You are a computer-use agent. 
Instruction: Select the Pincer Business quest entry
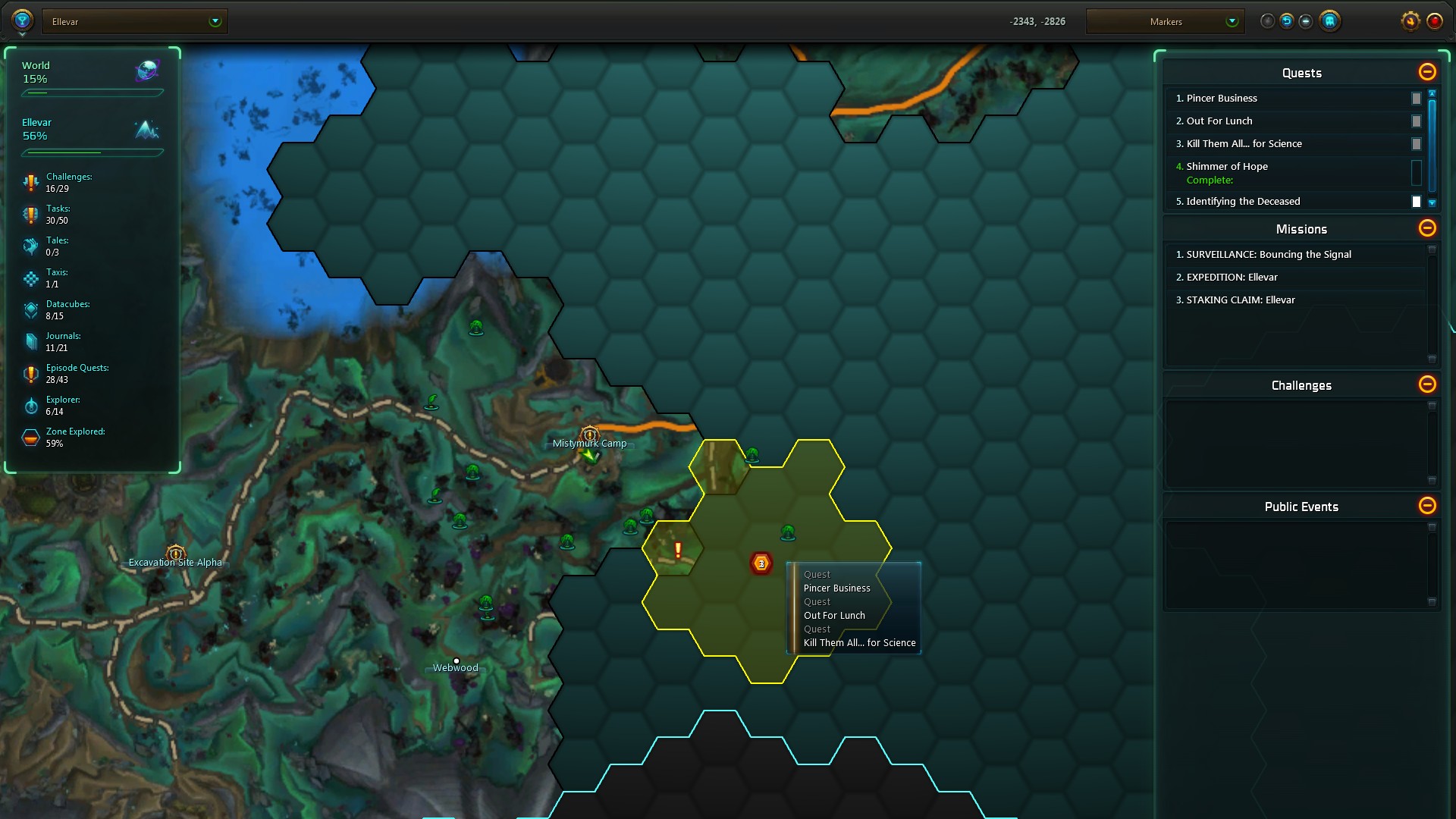[x=1222, y=99]
